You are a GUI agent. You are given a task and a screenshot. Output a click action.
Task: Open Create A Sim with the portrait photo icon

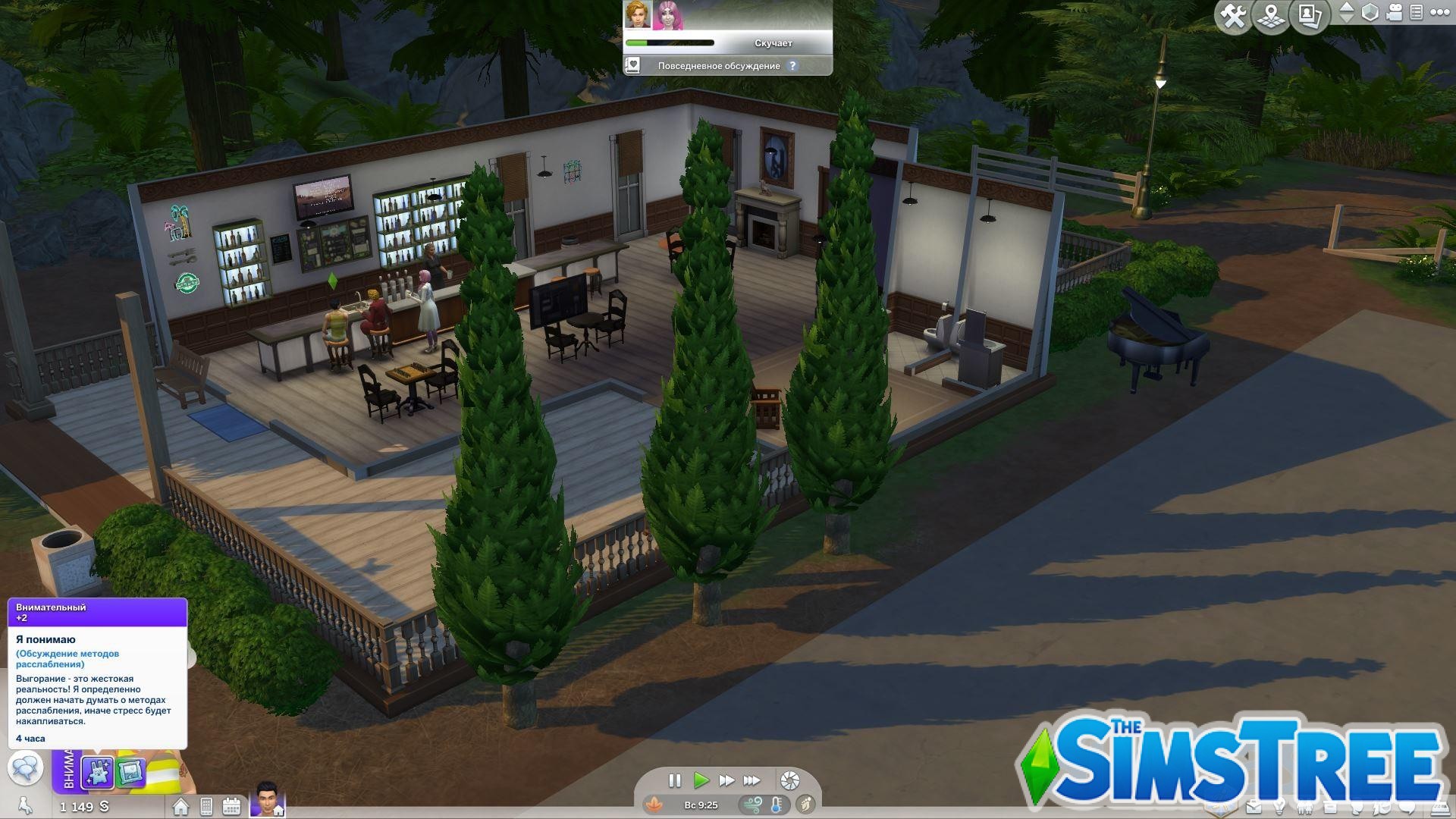[x=1311, y=14]
